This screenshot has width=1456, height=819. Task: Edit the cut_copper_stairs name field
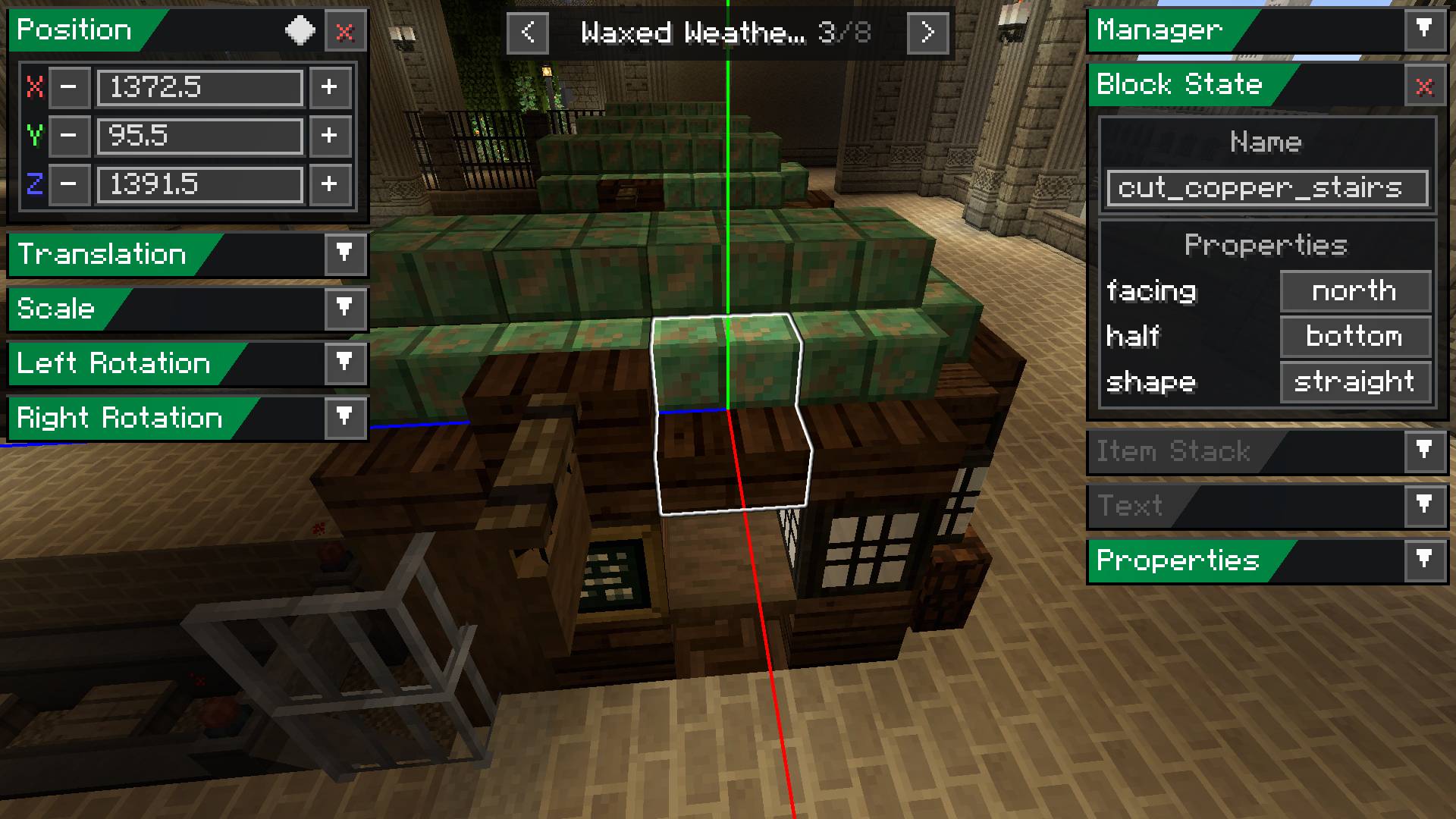click(1266, 188)
